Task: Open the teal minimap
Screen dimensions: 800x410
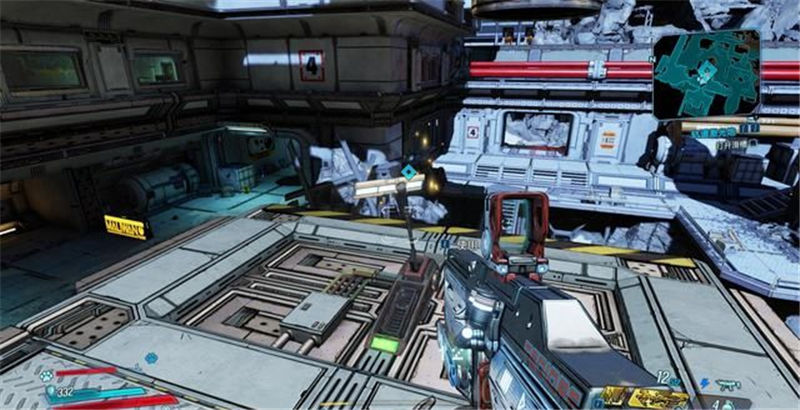Action: coord(707,72)
